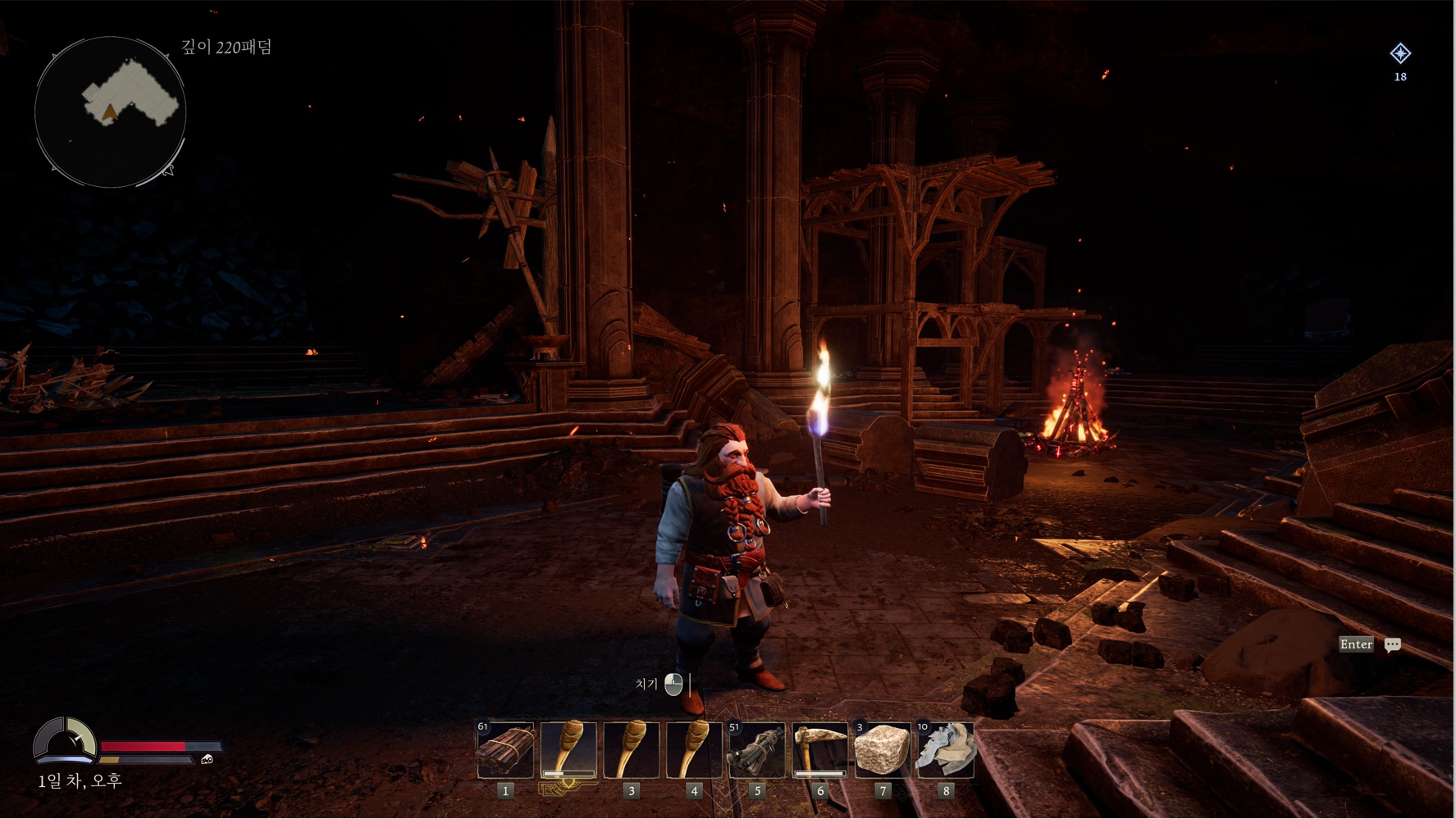The image size is (1456, 819).
Task: Click the circular minimap
Action: point(111,112)
